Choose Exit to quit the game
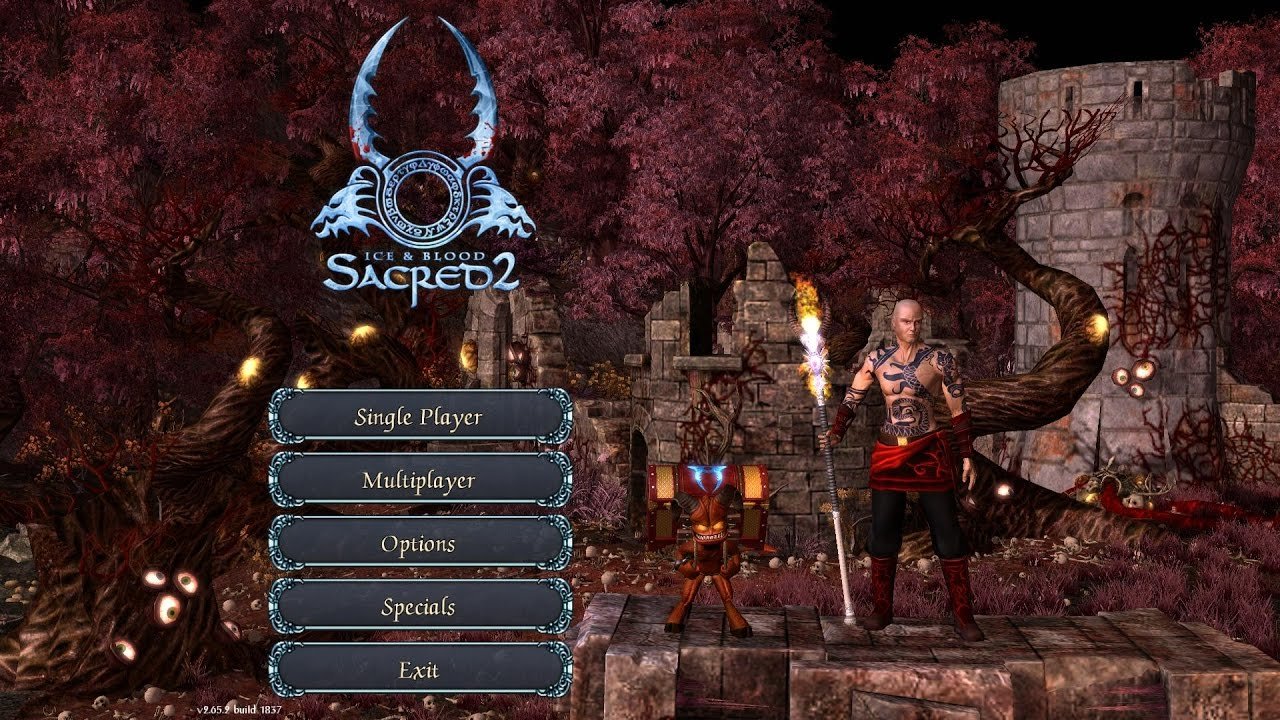 pyautogui.click(x=419, y=670)
